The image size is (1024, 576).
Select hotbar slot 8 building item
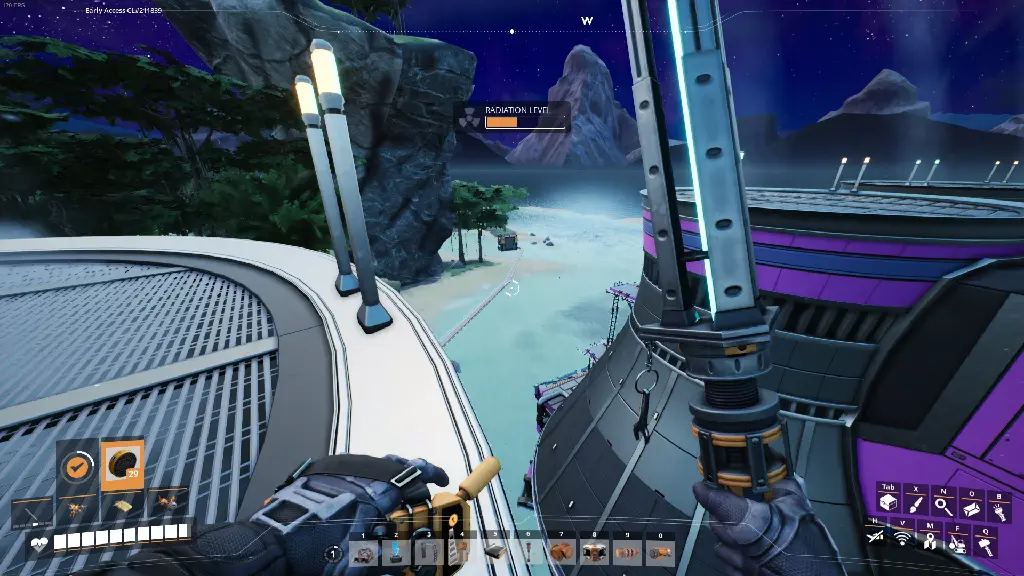pos(594,552)
